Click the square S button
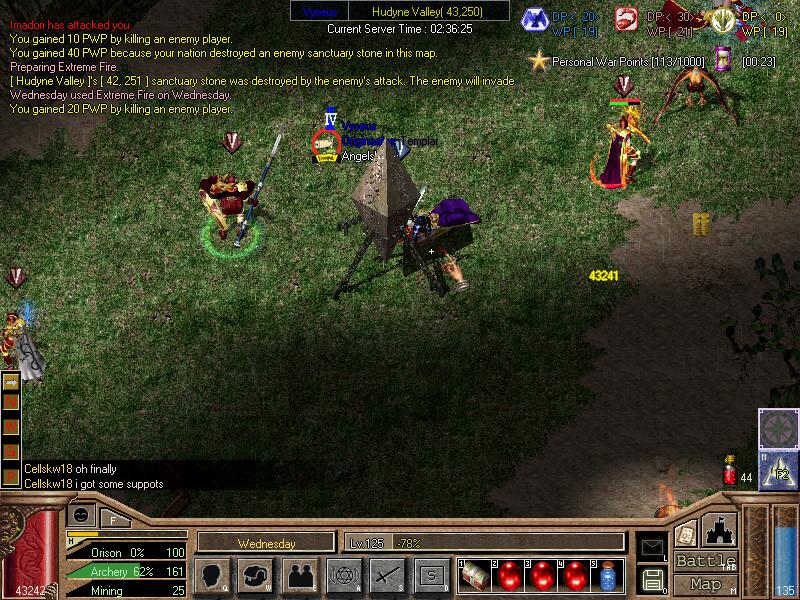800x600 pixels. 430,575
